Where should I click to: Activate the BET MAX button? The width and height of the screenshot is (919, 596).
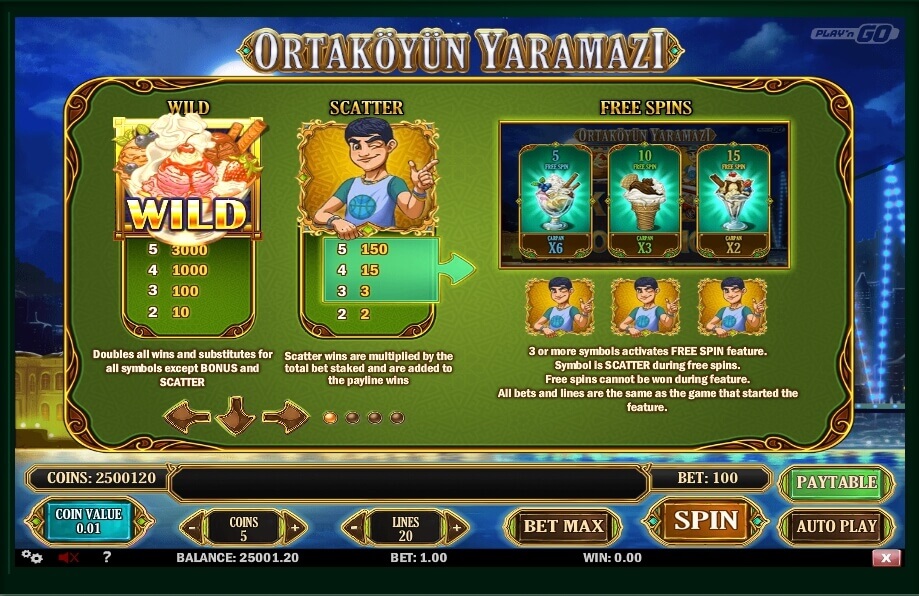click(564, 526)
